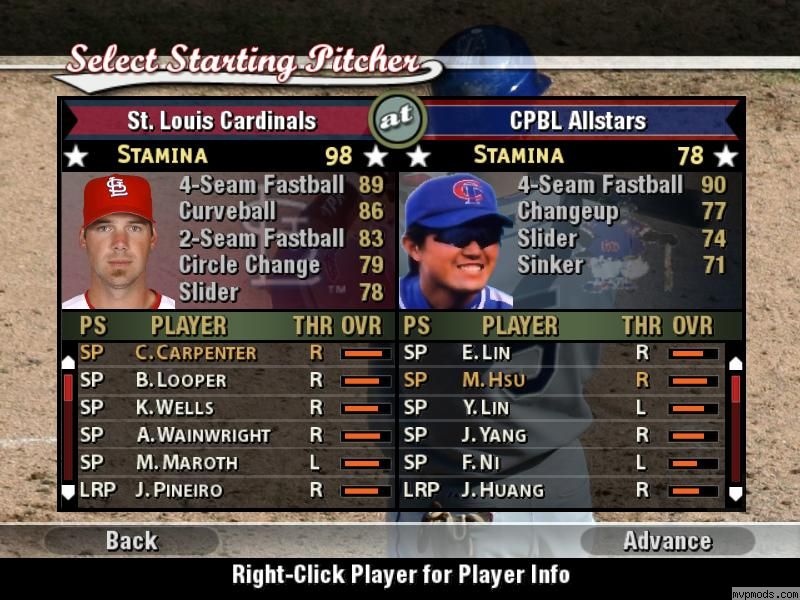
Task: Select C. Carpenter as starting pitcher
Action: (196, 353)
